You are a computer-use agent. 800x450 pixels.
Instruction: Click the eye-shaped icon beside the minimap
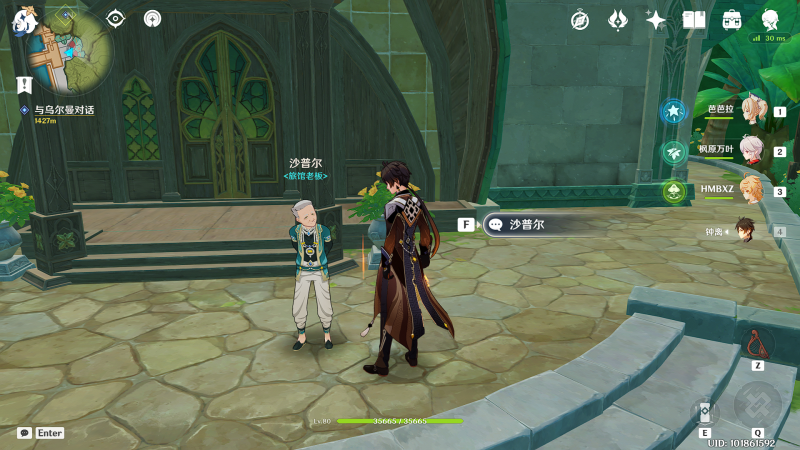116,18
